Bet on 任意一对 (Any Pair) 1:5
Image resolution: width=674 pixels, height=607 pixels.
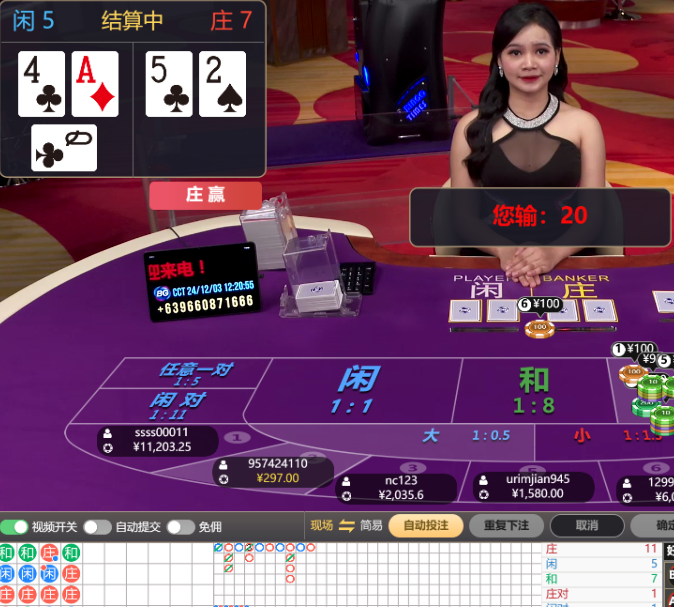pos(195,373)
